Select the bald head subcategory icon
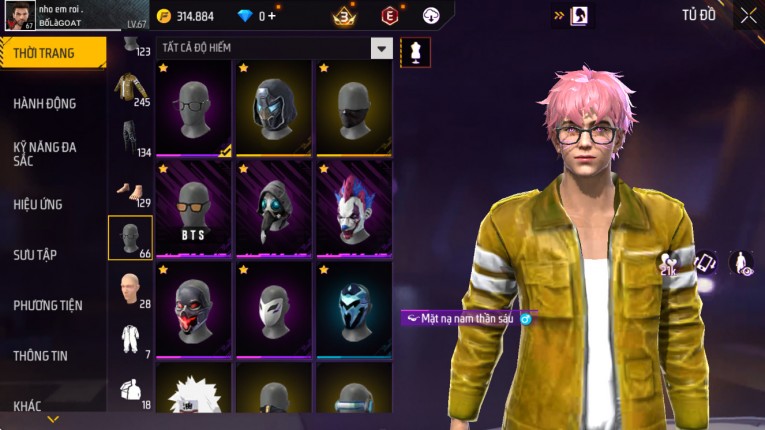 pos(130,289)
